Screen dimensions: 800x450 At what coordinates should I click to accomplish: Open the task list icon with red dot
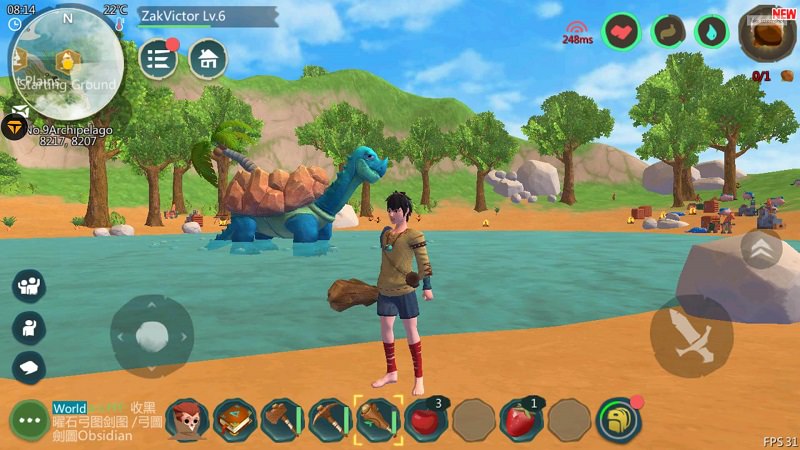pos(158,59)
